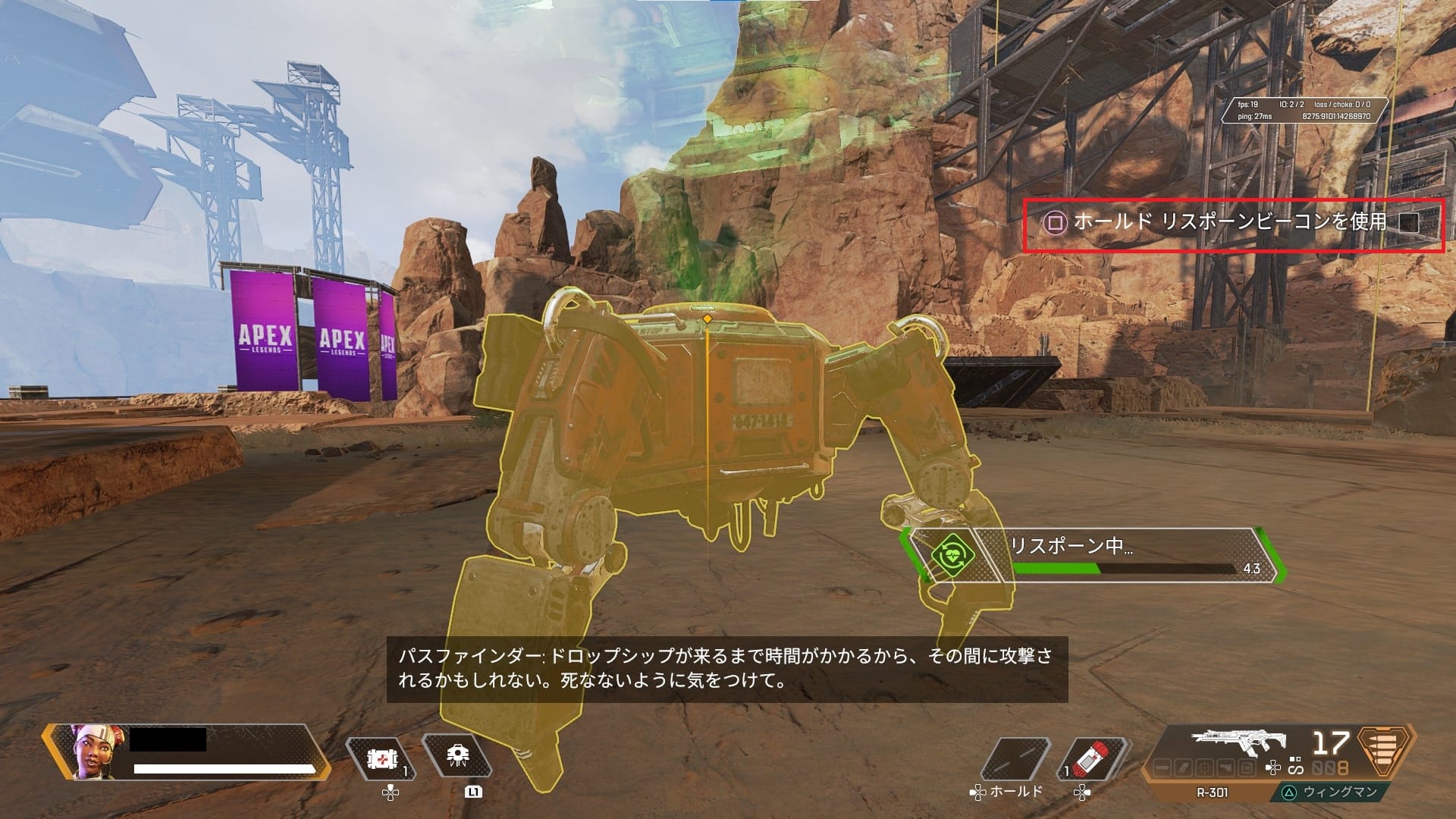Screen dimensions: 1456x819
Task: Click the R-301 weapon silhouette icon
Action: pos(1238,741)
